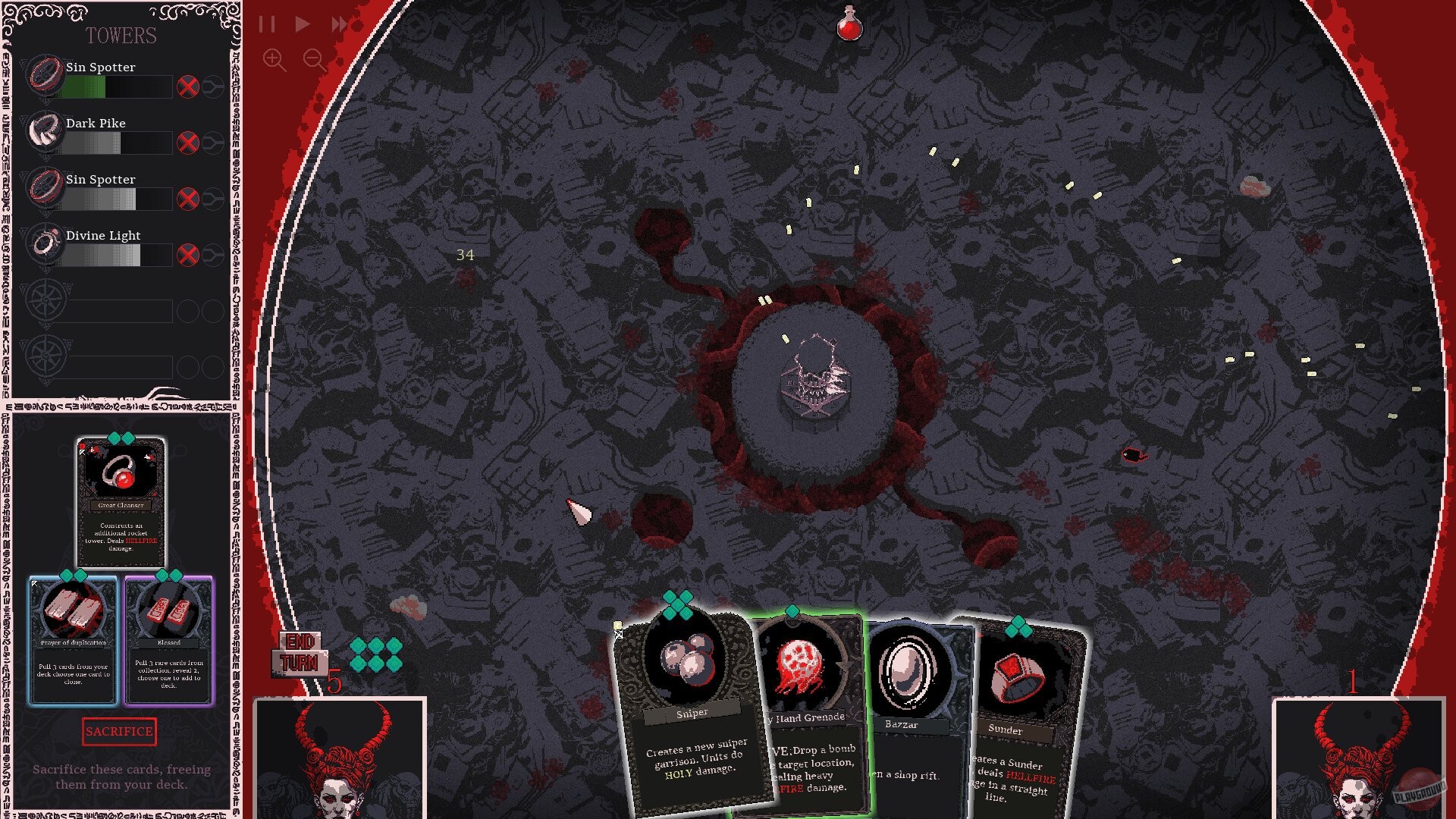The height and width of the screenshot is (819, 1456).
Task: Fast-forward game speed with double-arrow icon
Action: click(x=339, y=24)
